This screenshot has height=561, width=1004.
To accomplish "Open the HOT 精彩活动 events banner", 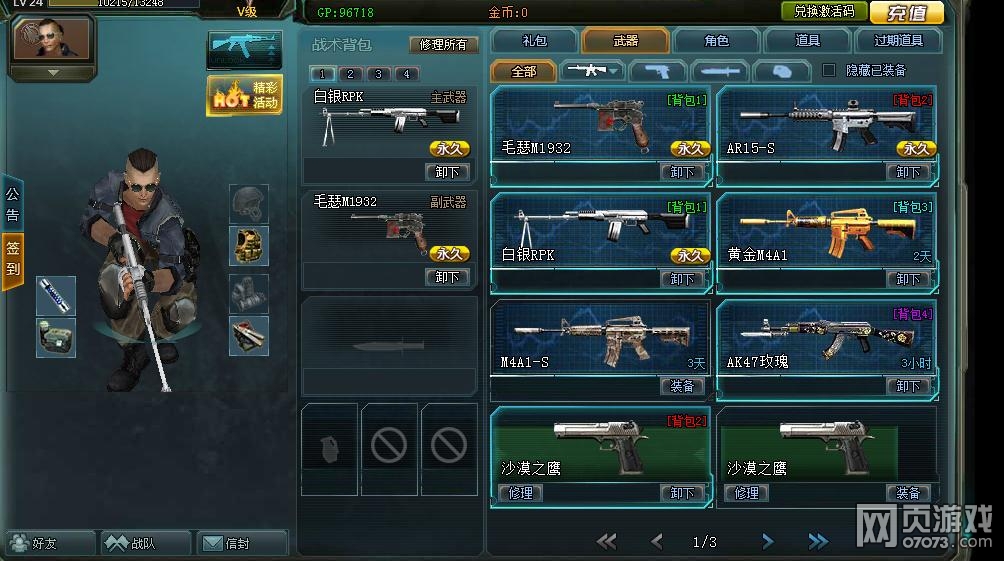I will (245, 95).
